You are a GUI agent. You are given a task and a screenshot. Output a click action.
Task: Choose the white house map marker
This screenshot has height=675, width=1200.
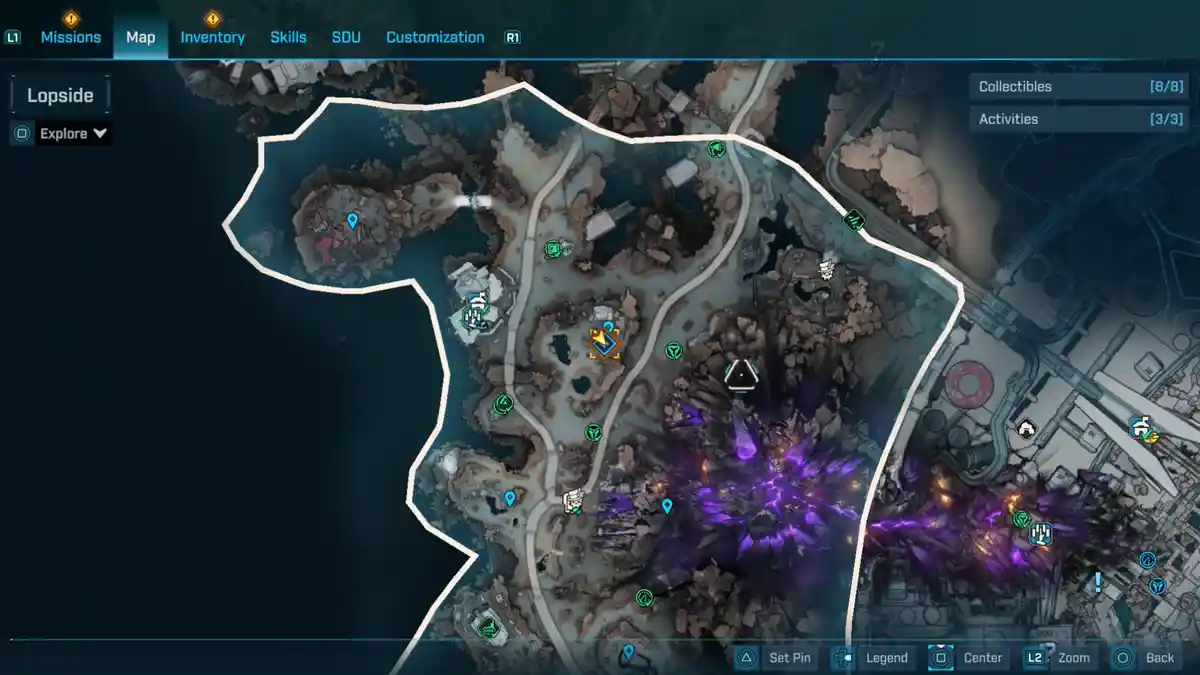tap(1026, 429)
